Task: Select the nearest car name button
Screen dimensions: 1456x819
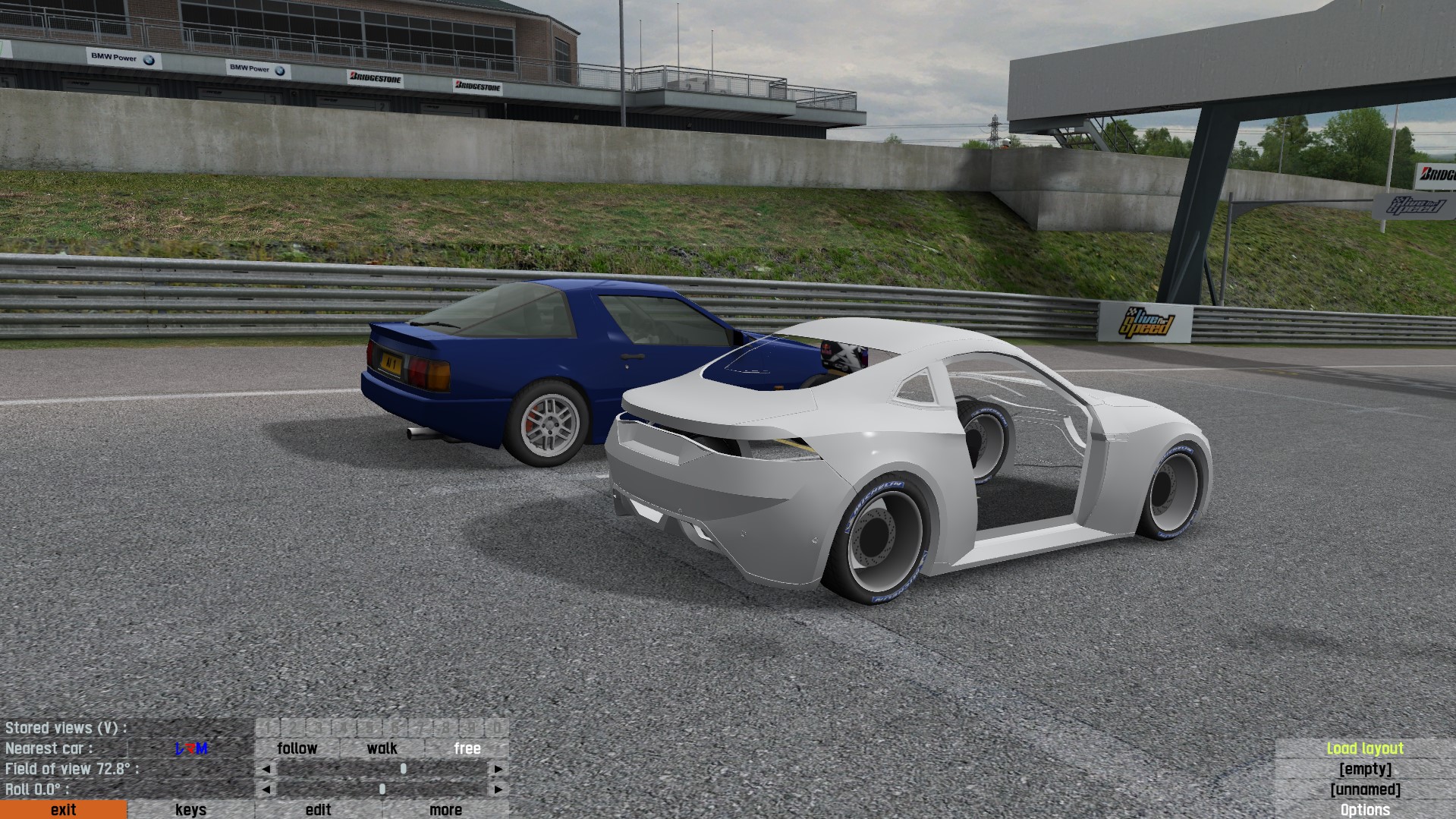Action: tap(191, 748)
